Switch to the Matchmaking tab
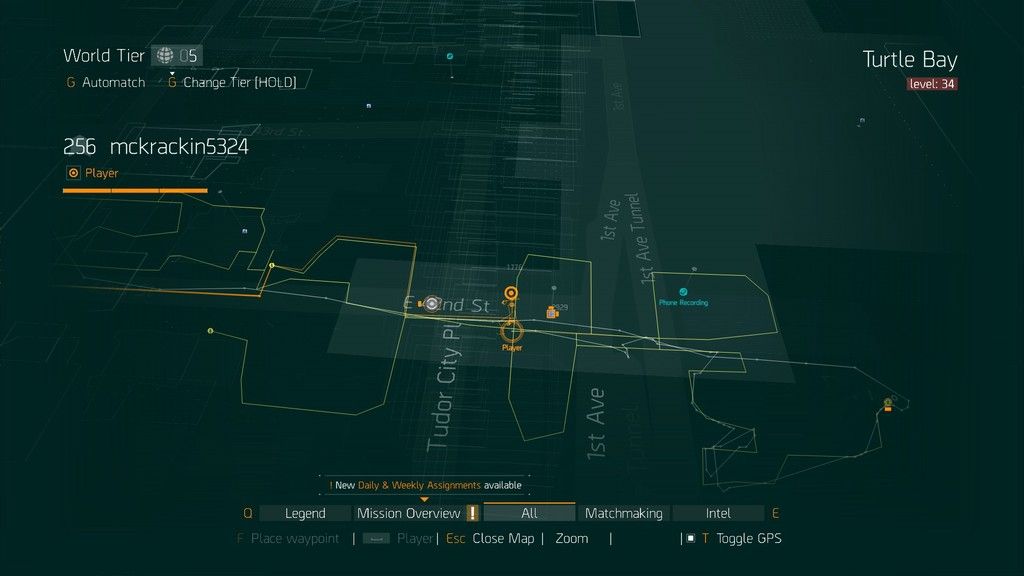Image resolution: width=1024 pixels, height=576 pixels. (x=623, y=513)
